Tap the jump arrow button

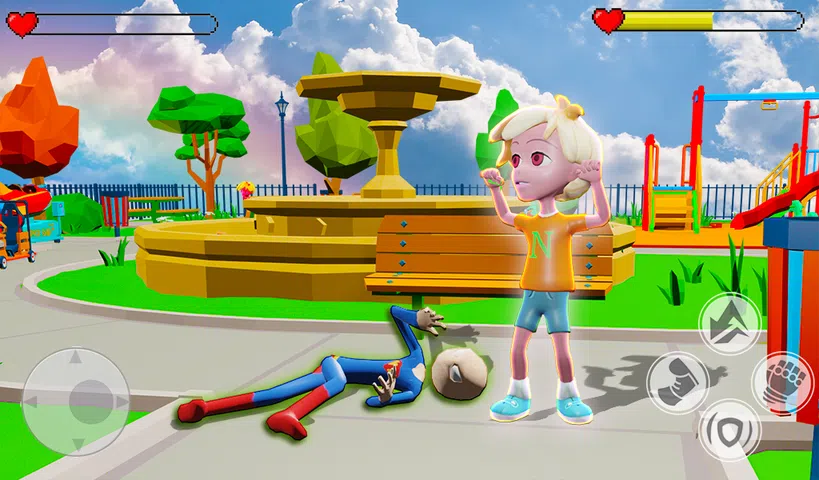729,323
